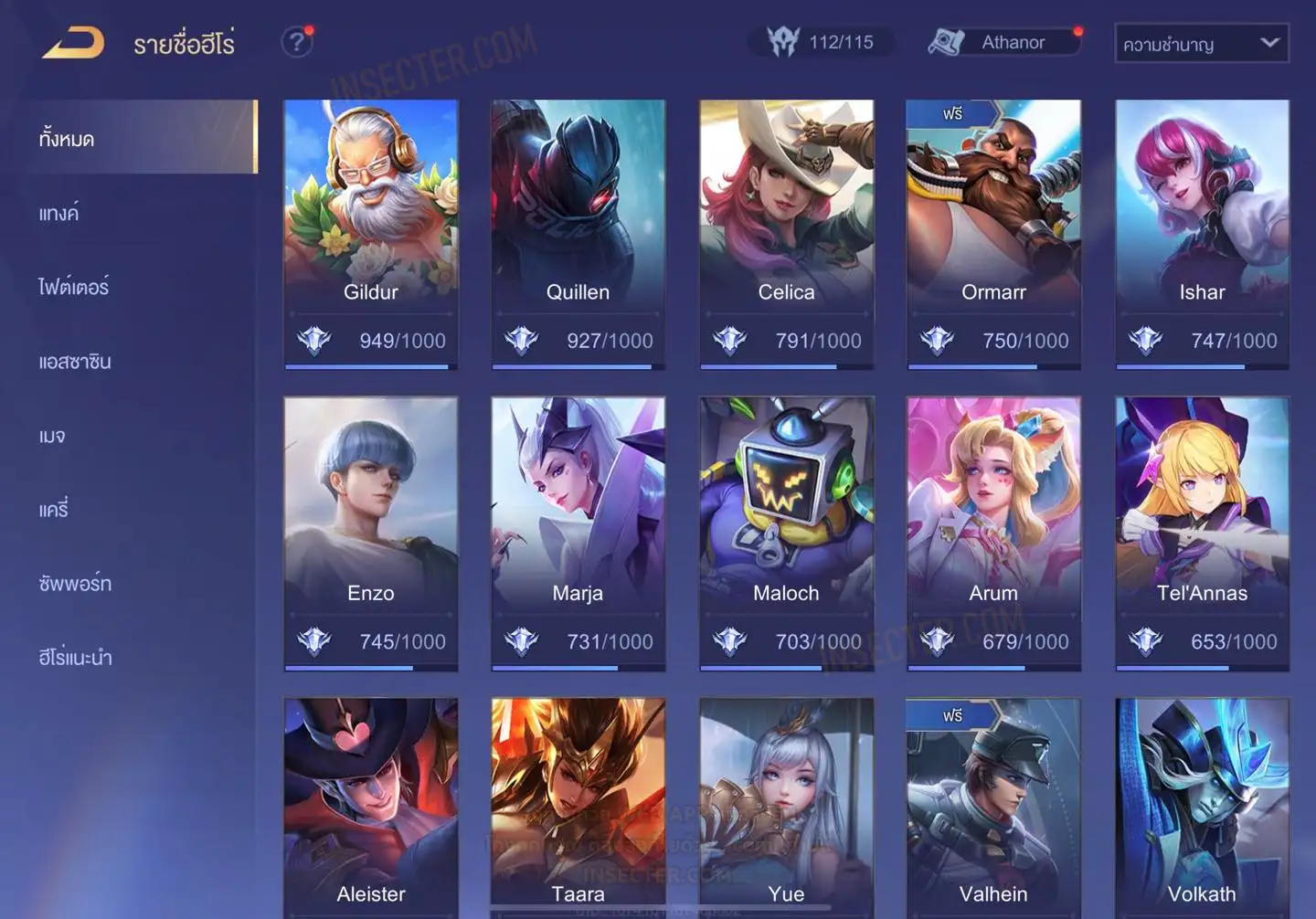1316x919 pixels.
Task: Pick the free Ormarr hero card
Action: [x=993, y=233]
